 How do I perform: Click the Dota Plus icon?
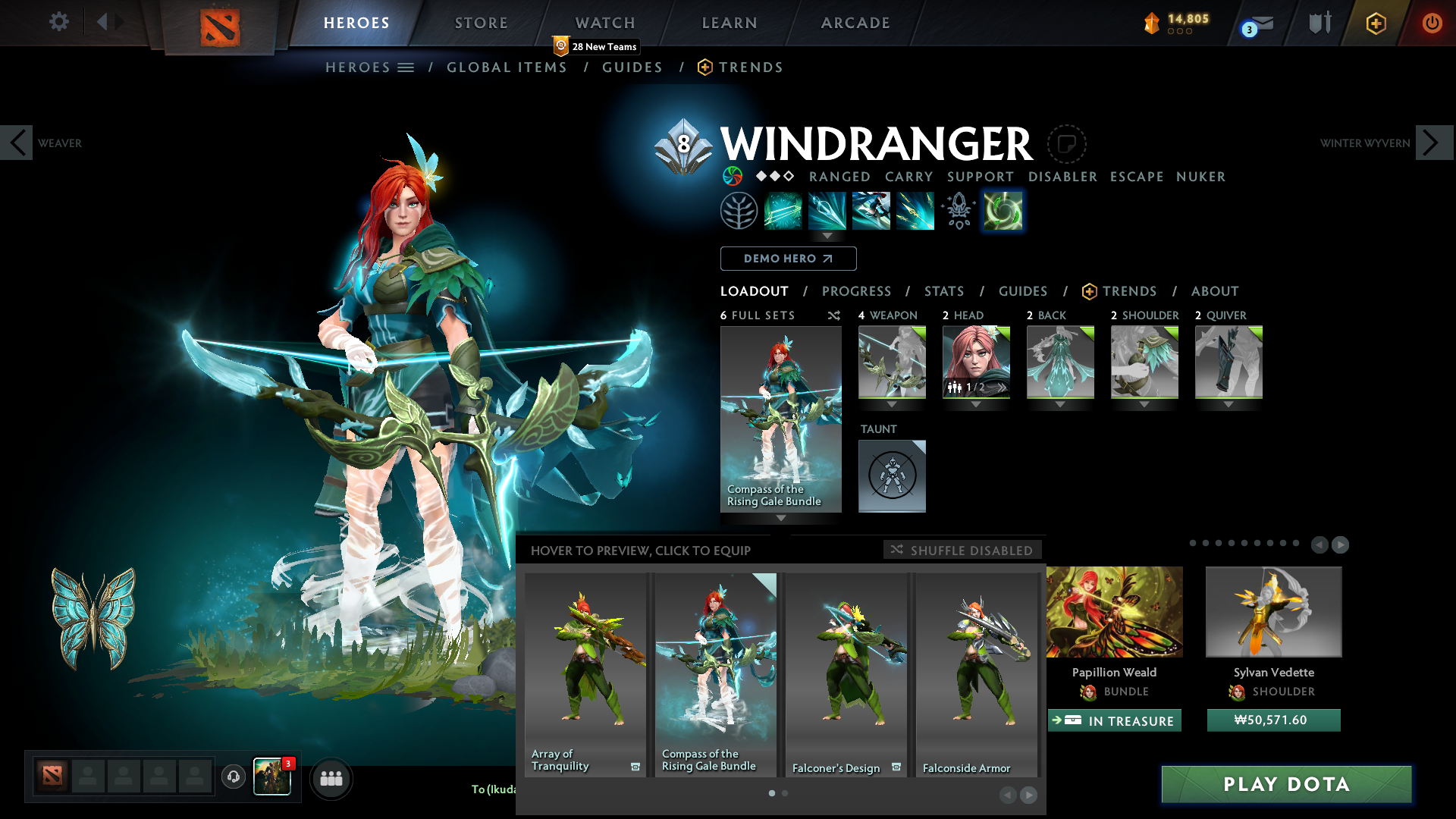pyautogui.click(x=1375, y=23)
